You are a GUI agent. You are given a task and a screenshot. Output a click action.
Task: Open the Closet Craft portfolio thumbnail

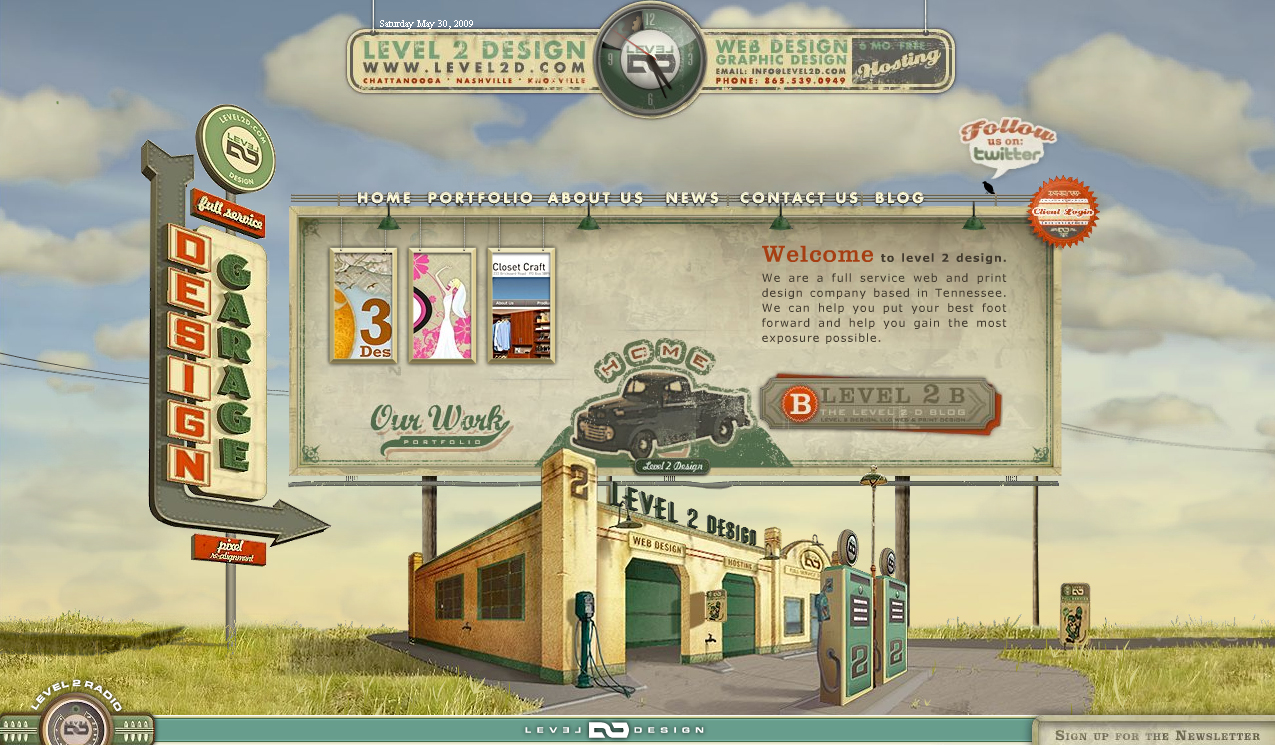click(x=521, y=305)
